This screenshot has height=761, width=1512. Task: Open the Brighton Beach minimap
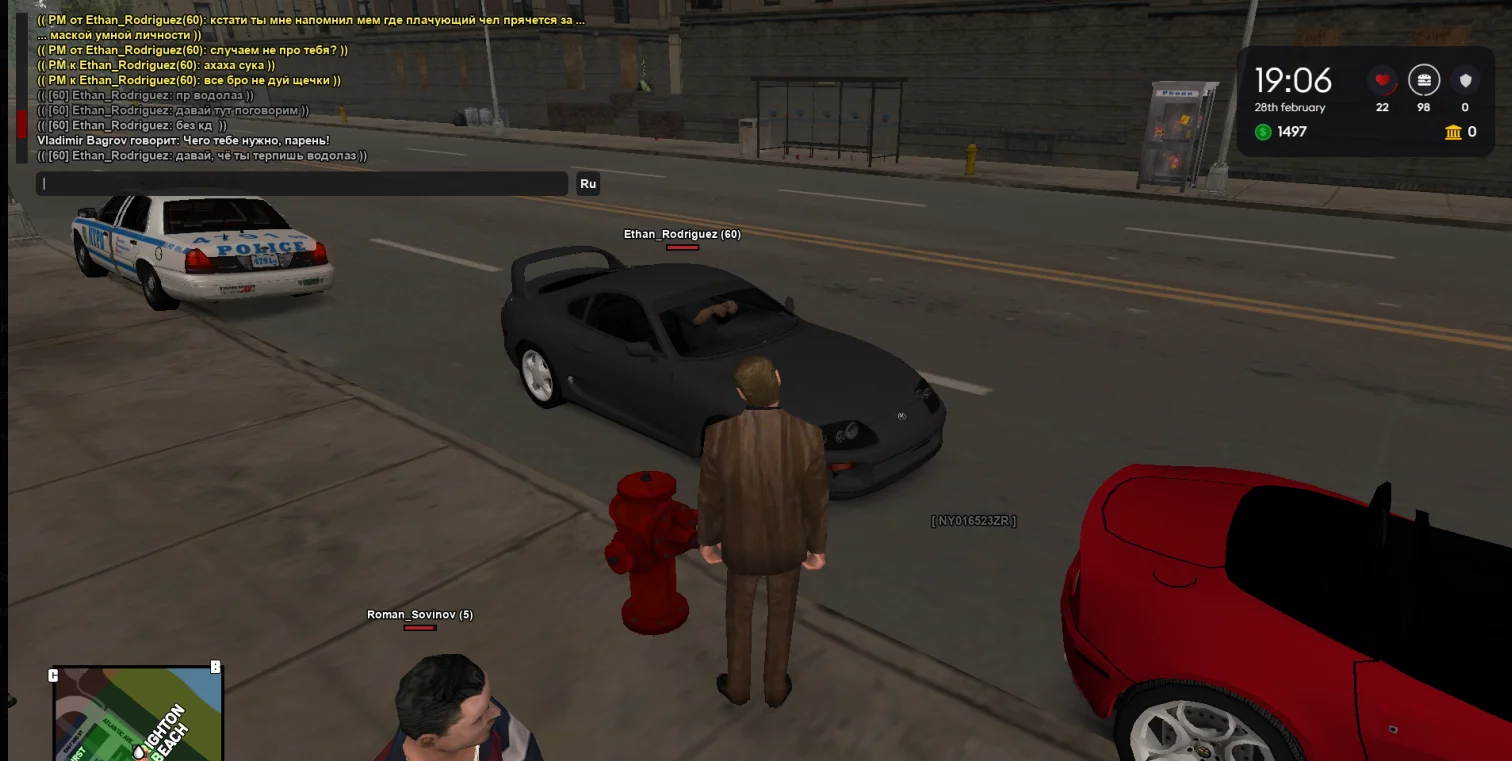(137, 714)
